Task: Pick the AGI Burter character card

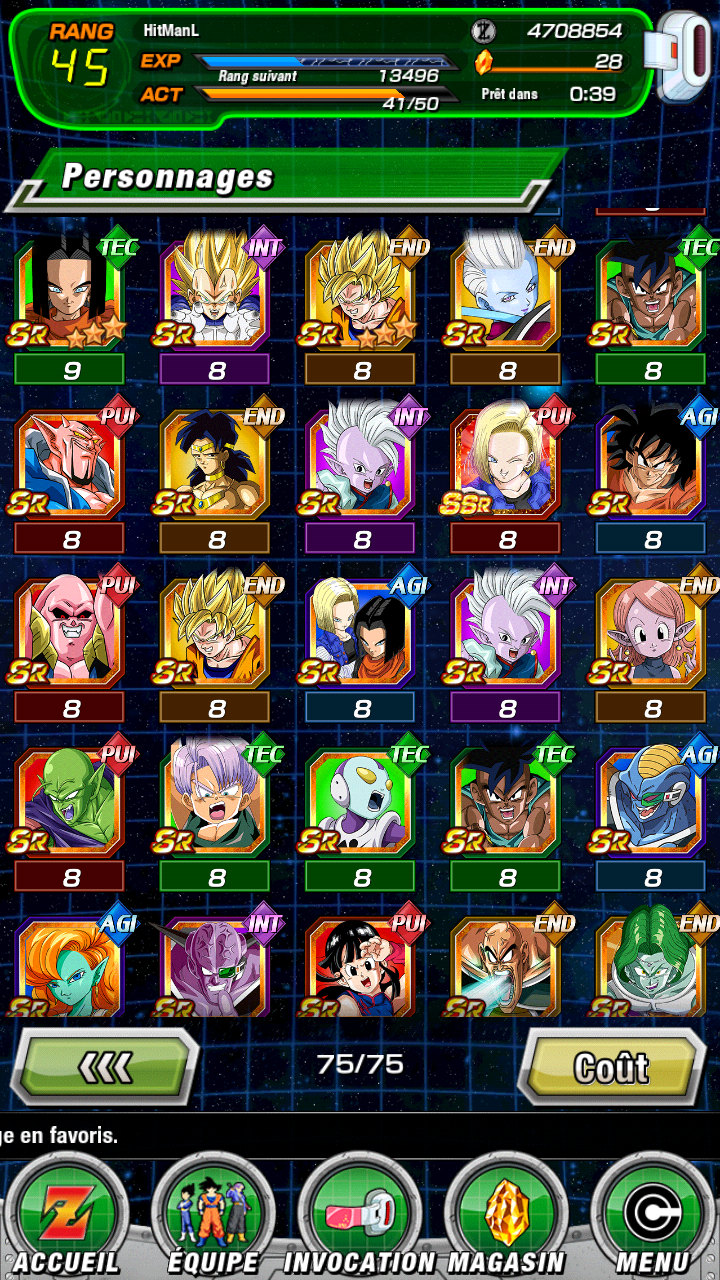Action: tap(653, 802)
